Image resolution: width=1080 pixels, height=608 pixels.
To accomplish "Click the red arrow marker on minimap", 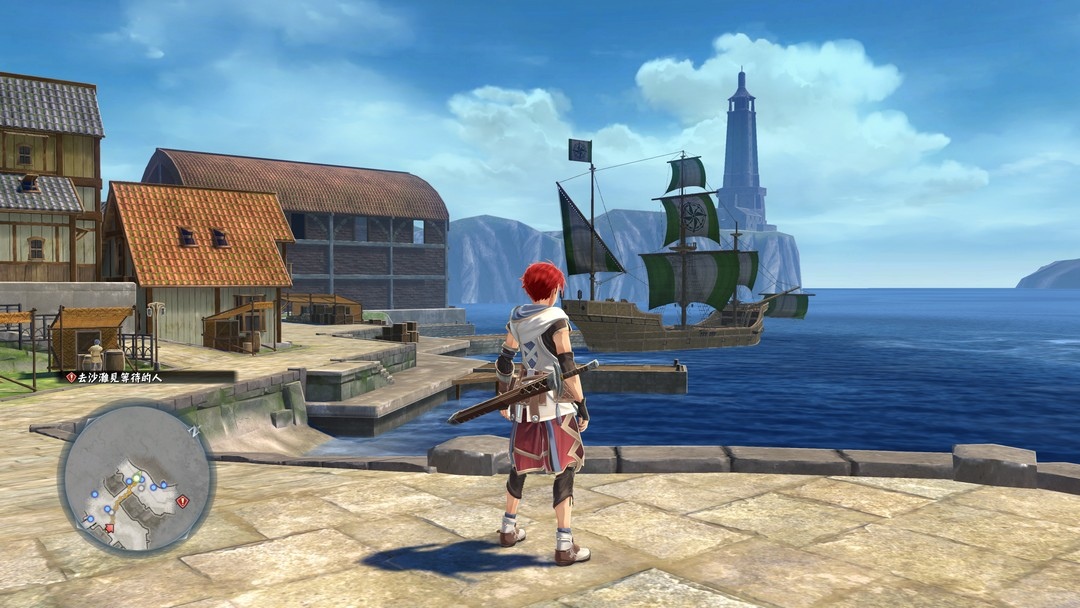I will (109, 526).
